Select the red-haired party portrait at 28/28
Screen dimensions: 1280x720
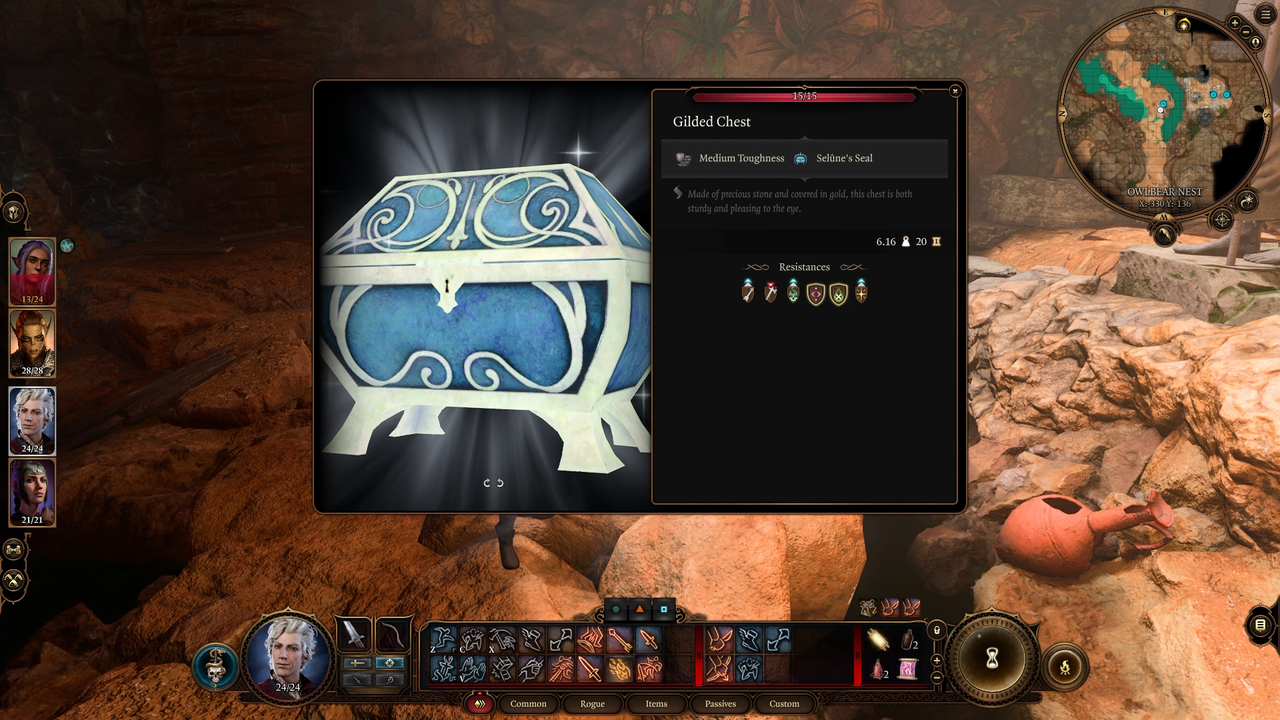pyautogui.click(x=32, y=343)
